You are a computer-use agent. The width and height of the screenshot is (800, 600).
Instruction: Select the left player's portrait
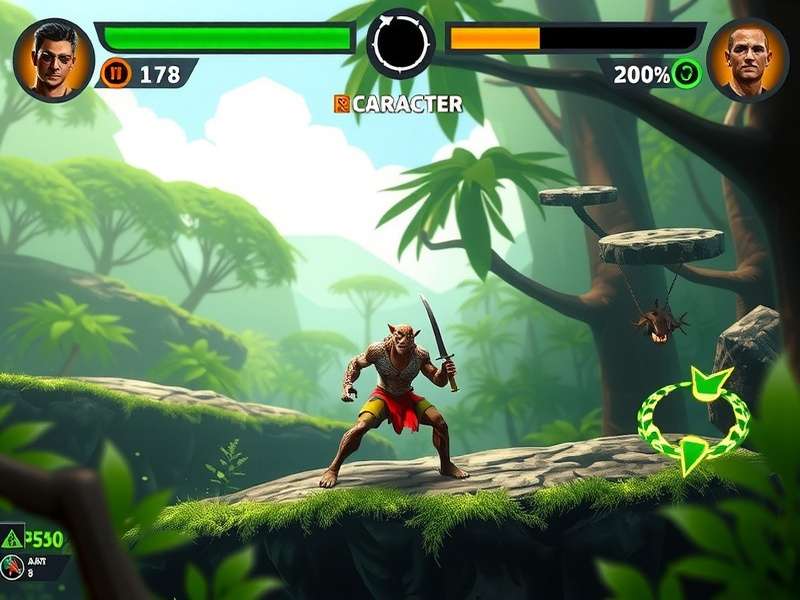(x=53, y=59)
